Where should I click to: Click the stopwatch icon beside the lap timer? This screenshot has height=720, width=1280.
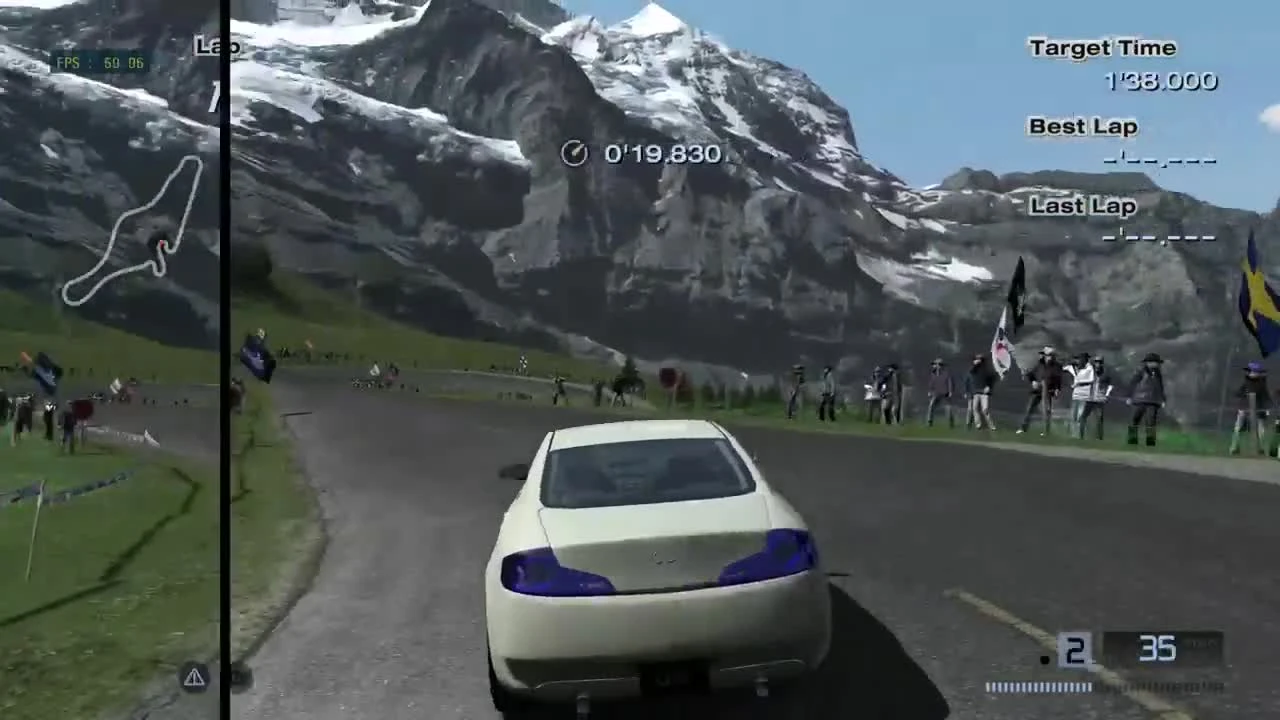coord(575,153)
